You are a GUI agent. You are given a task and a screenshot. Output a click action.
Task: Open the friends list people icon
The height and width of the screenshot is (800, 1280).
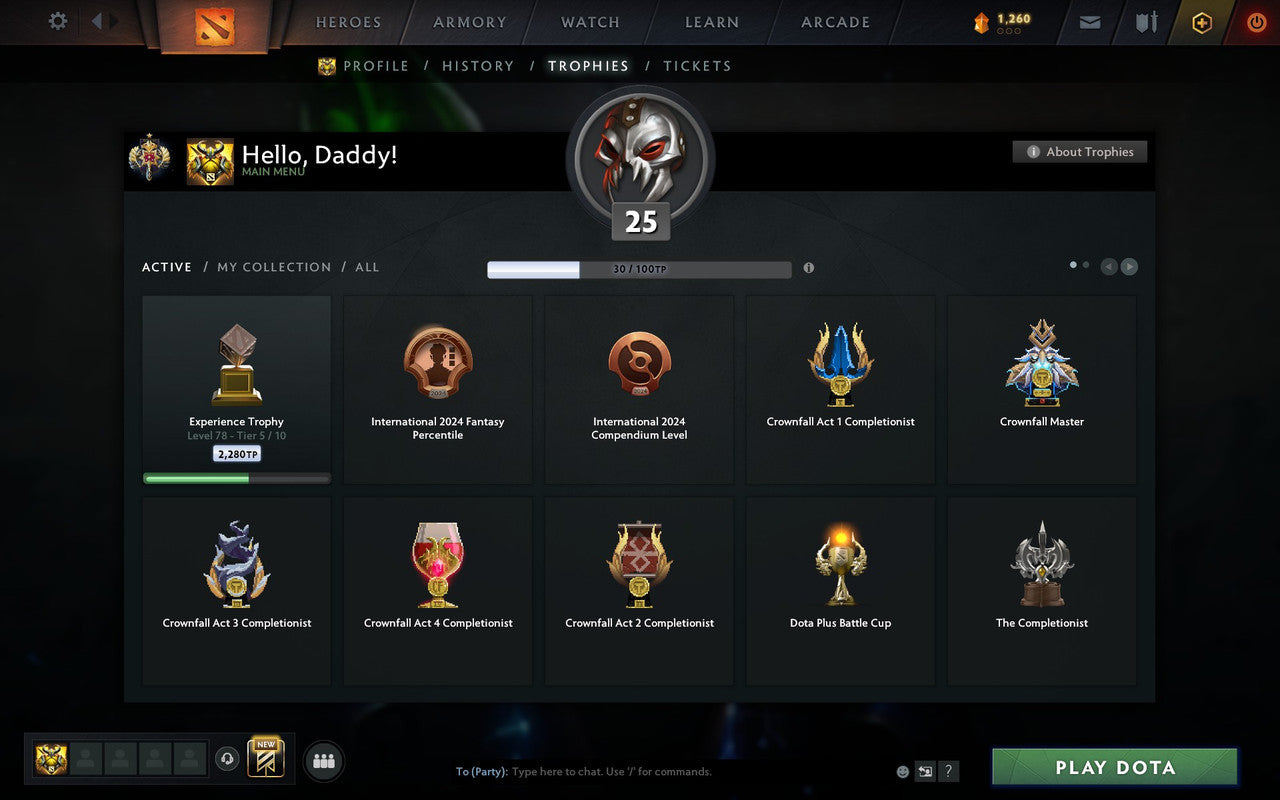[x=323, y=759]
